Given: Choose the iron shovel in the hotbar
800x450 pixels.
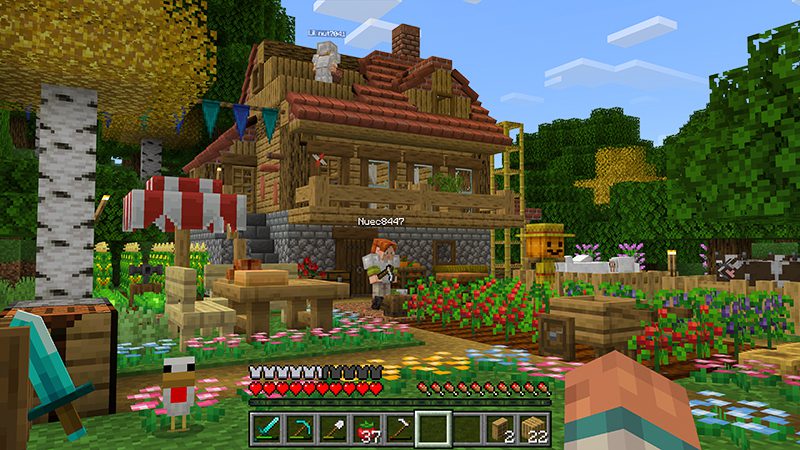Looking at the screenshot, I should [x=332, y=428].
